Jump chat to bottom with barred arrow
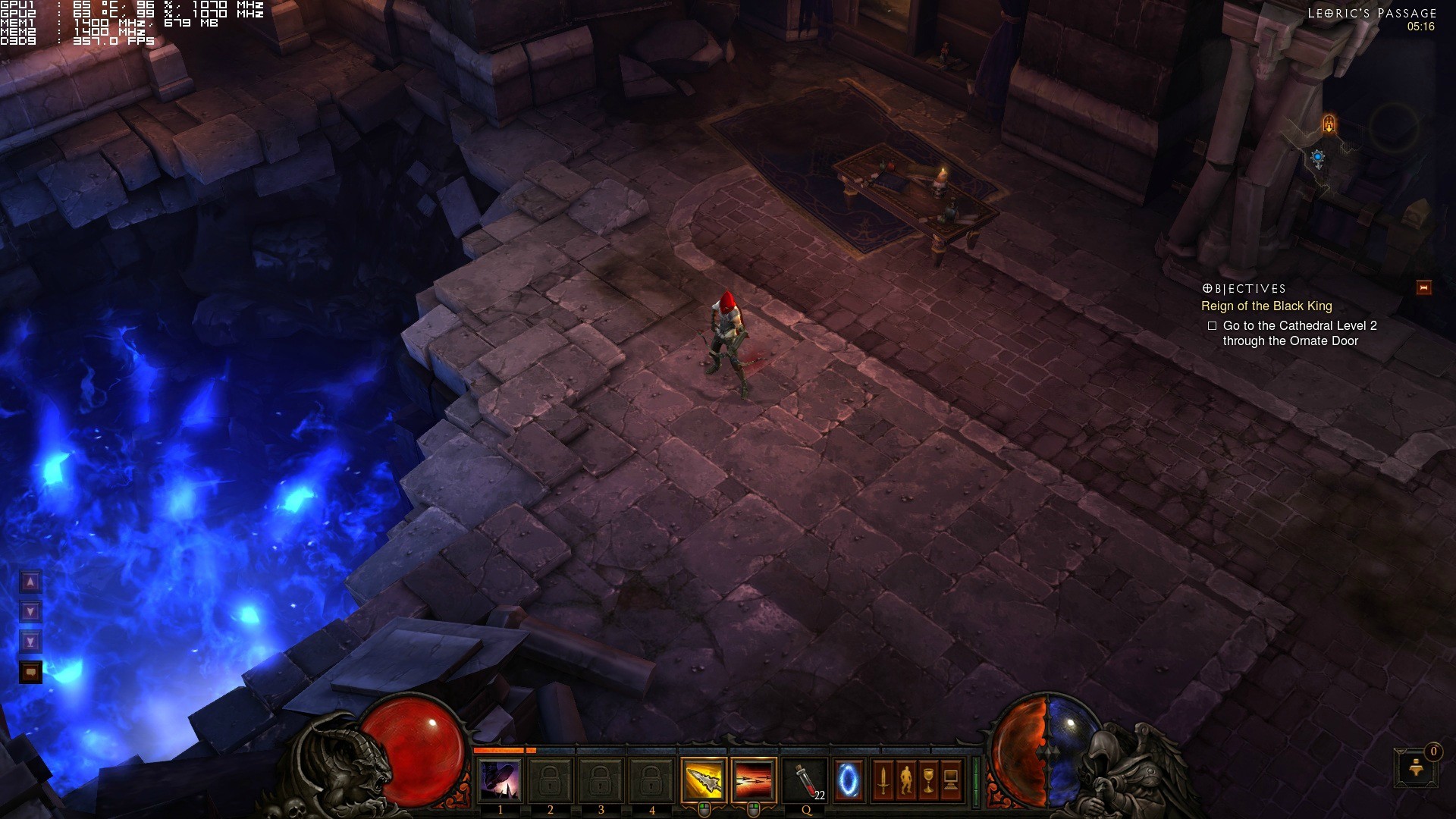 (30, 642)
